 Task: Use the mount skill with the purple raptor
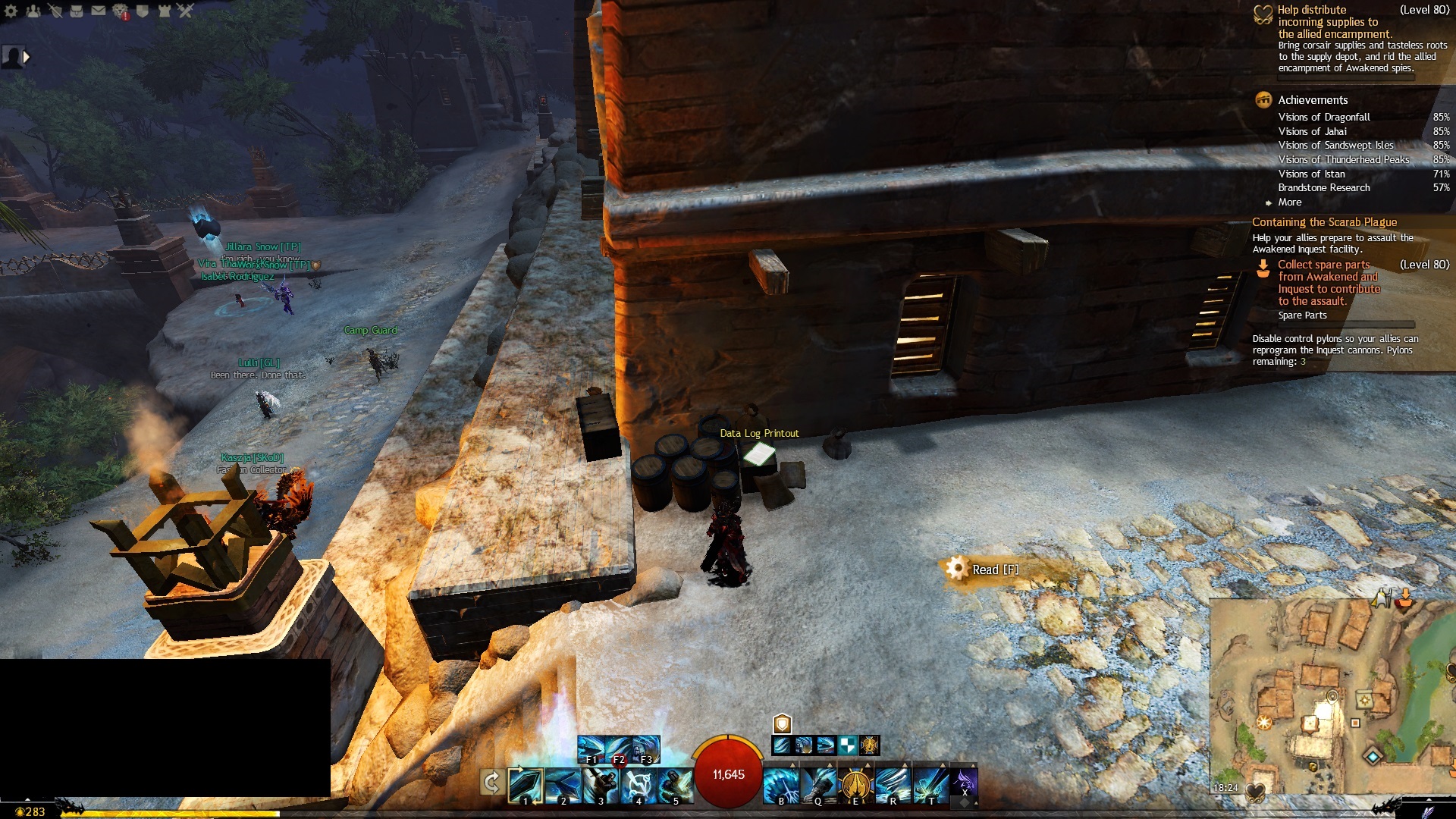point(964,781)
